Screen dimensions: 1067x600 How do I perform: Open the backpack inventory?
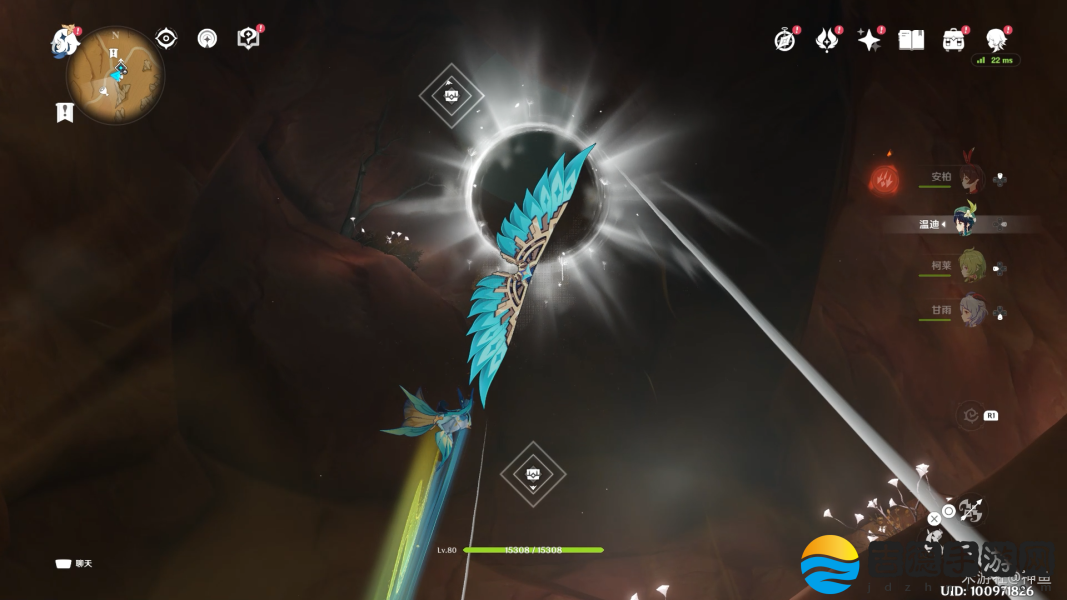953,40
